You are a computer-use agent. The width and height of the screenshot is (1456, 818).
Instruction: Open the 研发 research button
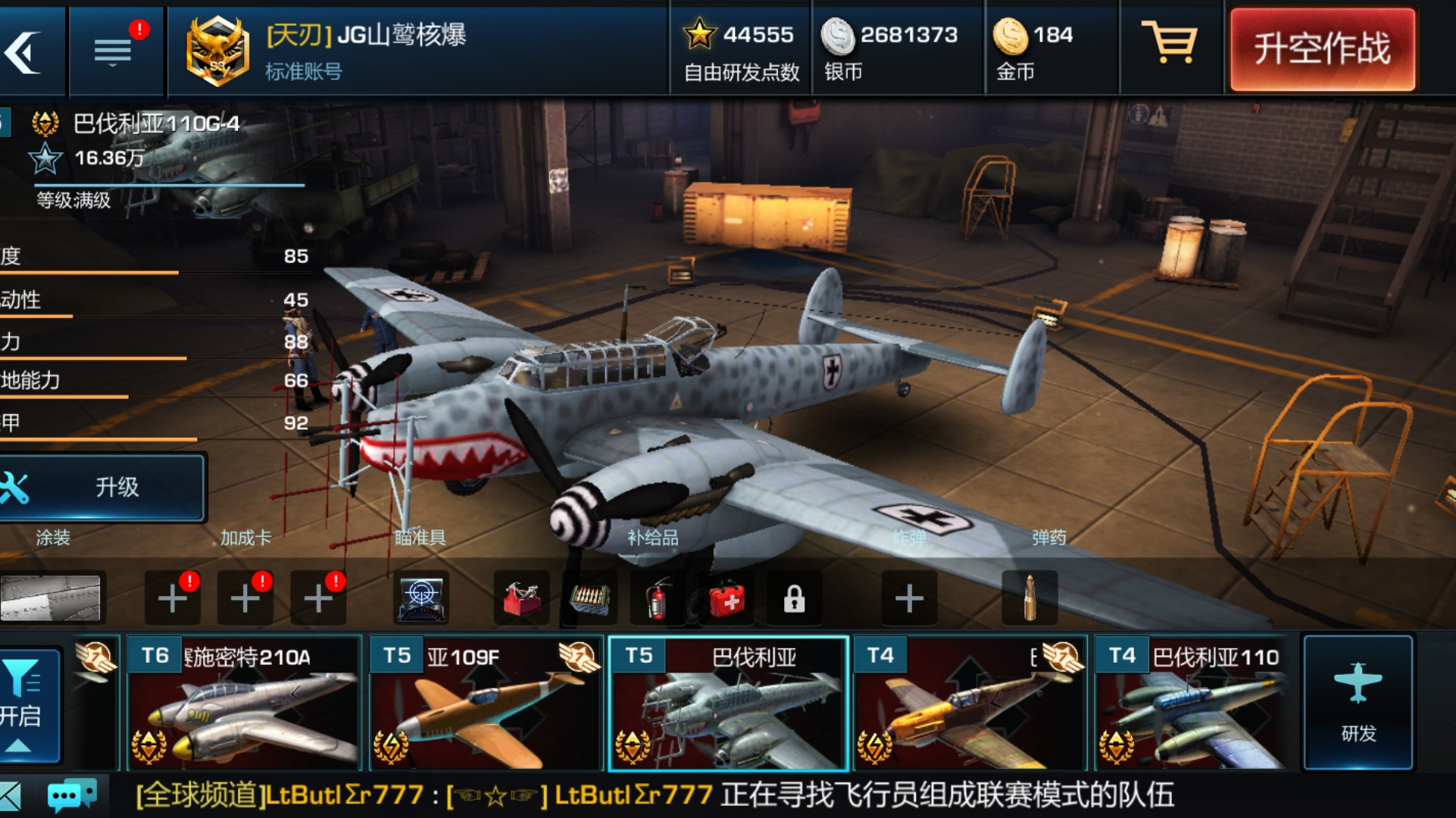pos(1358,701)
